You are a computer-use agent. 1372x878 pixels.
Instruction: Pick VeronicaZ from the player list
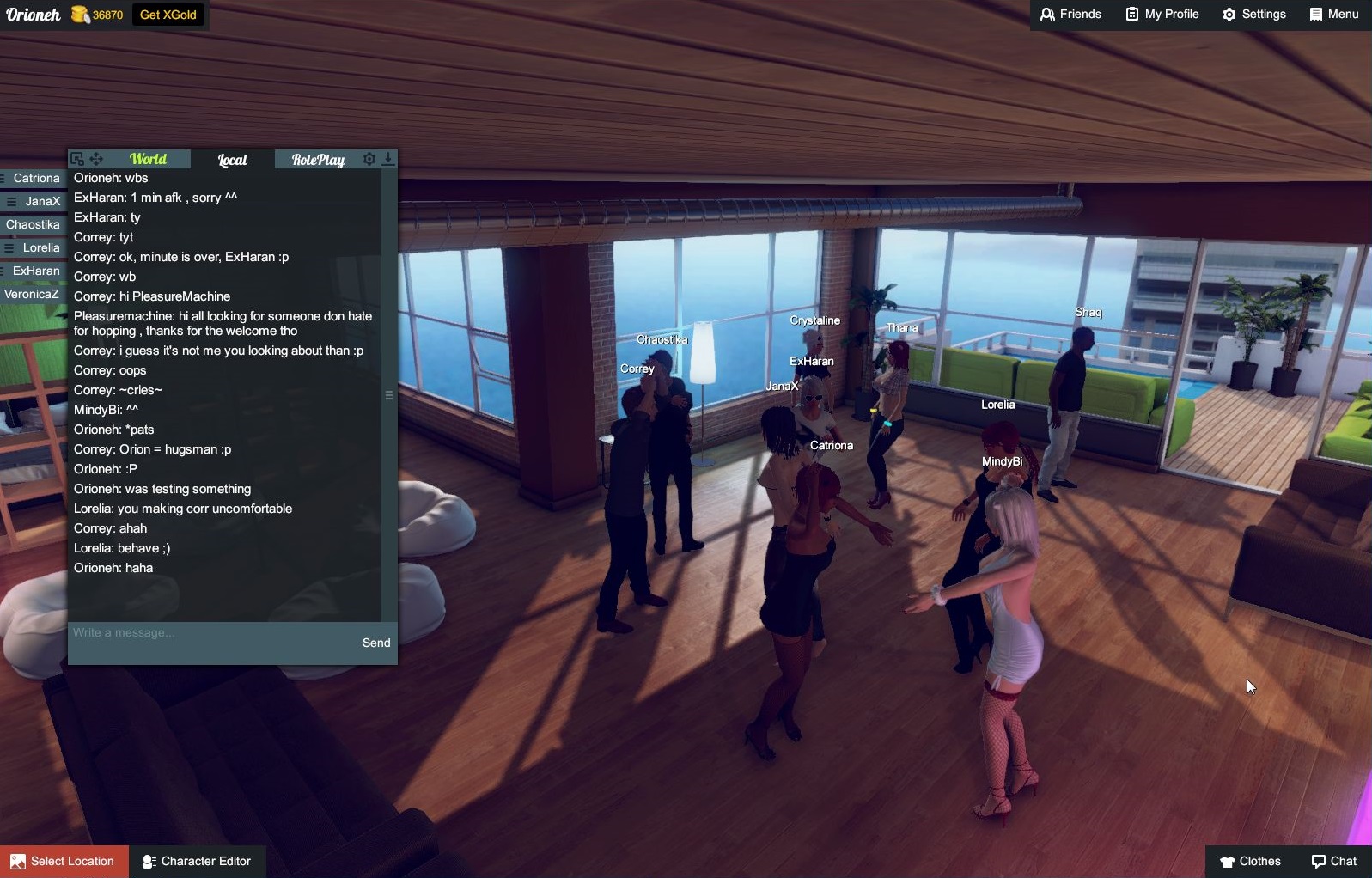32,295
